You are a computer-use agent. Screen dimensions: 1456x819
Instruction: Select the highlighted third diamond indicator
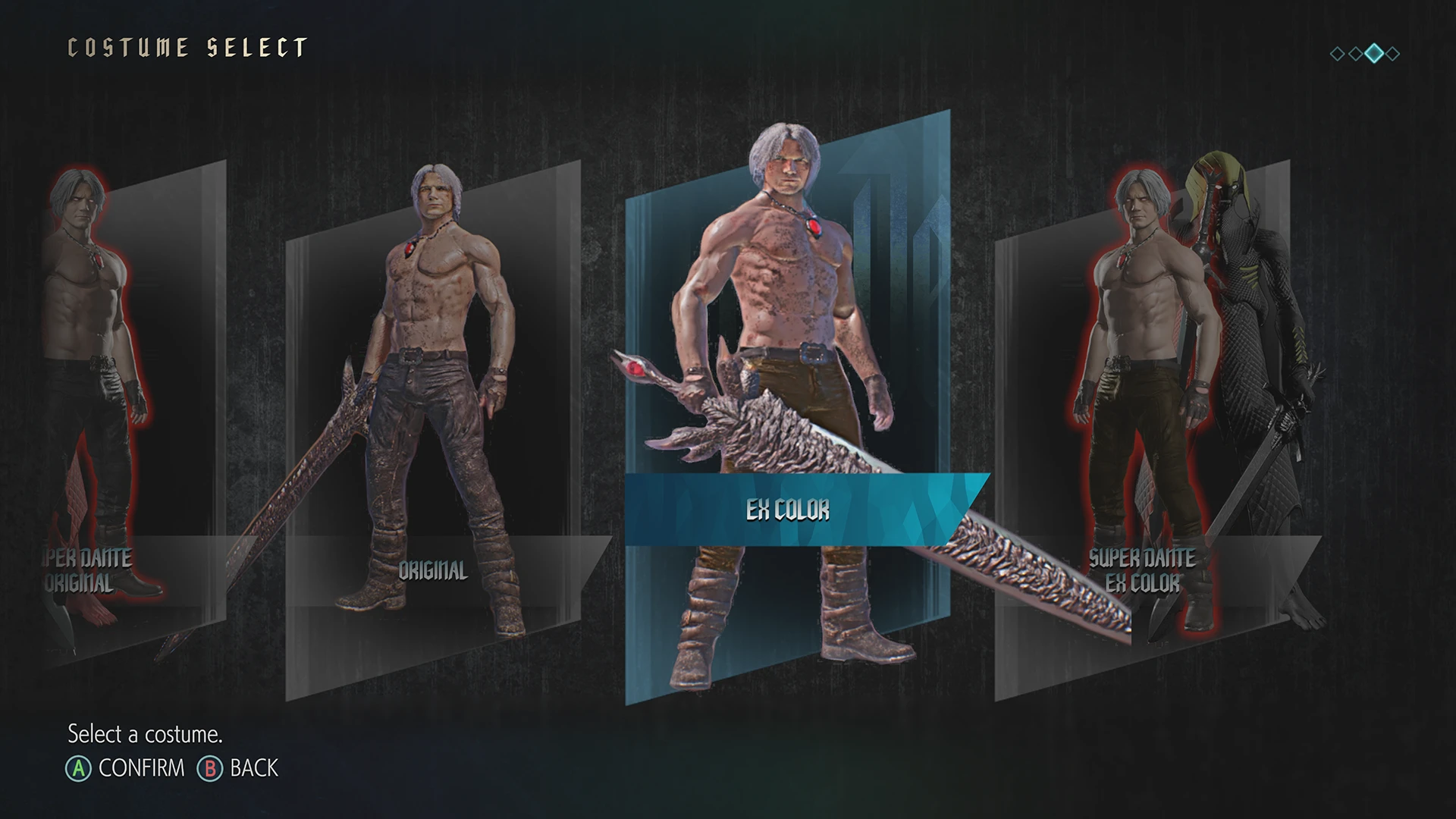(x=1374, y=54)
